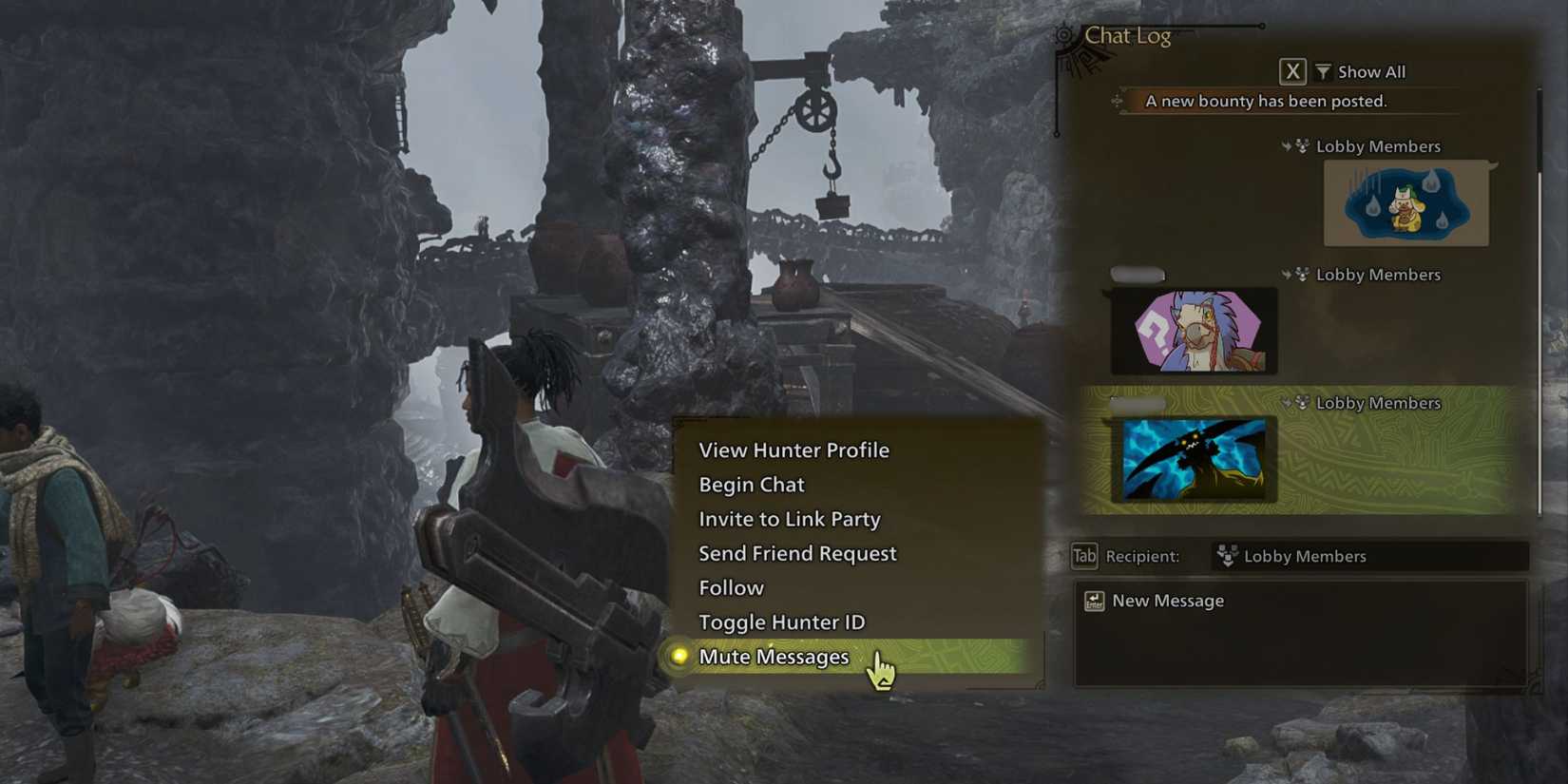Expand the chevron next to Mute Messages
The image size is (1568, 784).
tap(860, 657)
